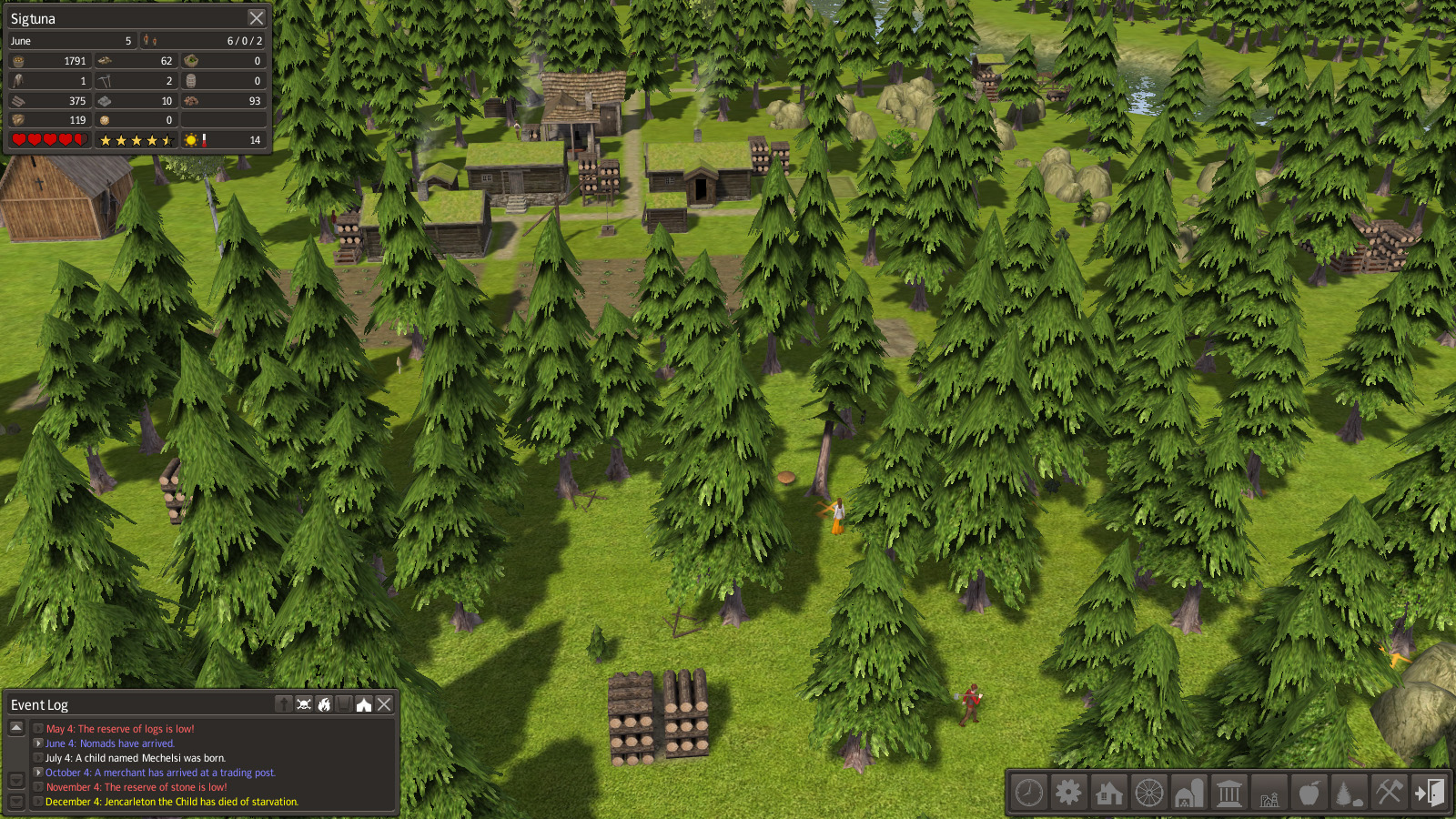Open the housing construction menu
The height and width of the screenshot is (819, 1456).
pyautogui.click(x=1109, y=793)
